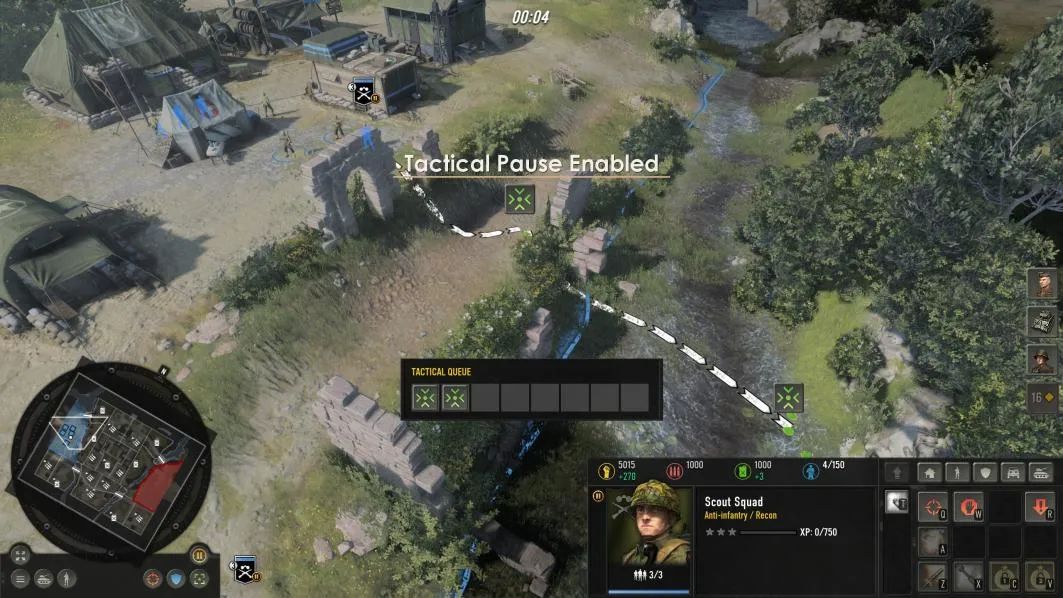Open the tank battlegroup icon on right edge
The height and width of the screenshot is (598, 1063).
pos(1041,321)
